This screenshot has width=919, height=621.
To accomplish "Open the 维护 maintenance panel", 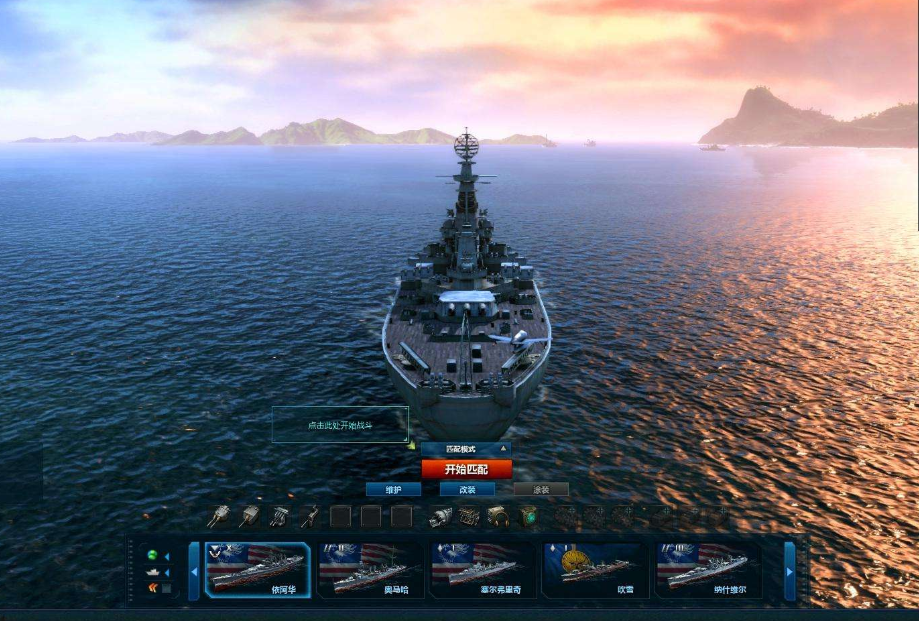I will point(393,490).
